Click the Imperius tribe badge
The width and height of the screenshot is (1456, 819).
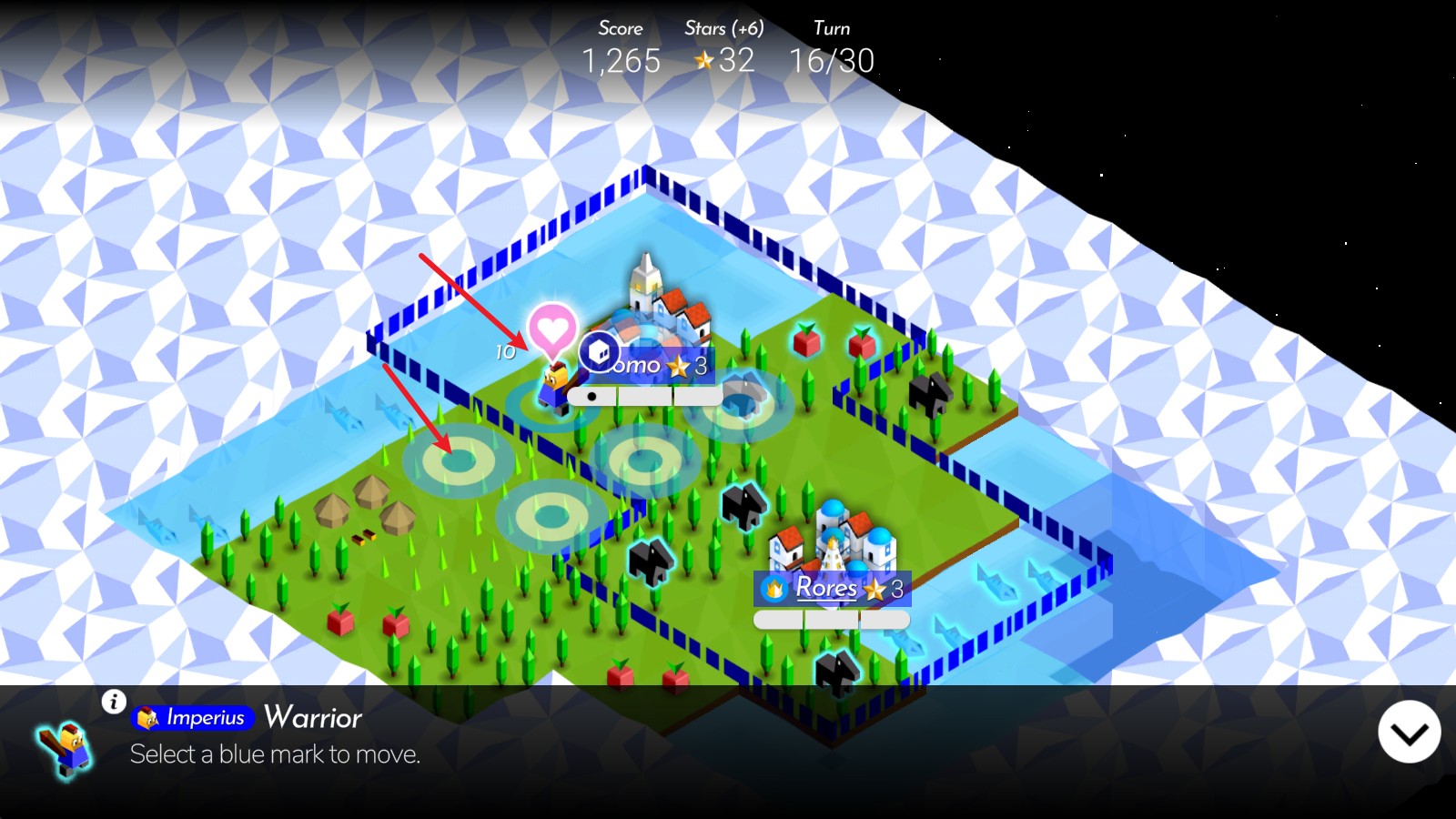193,718
